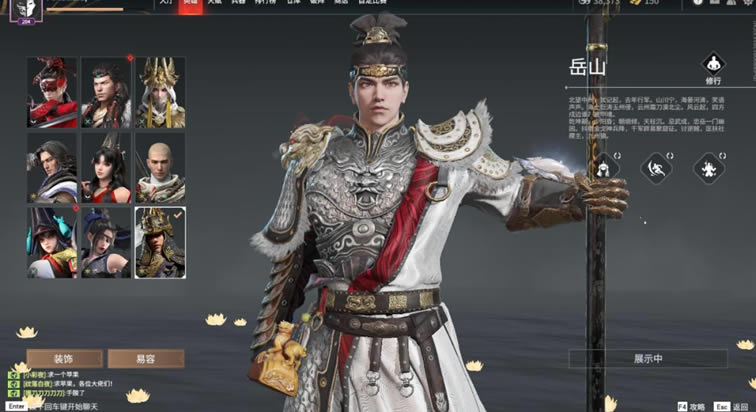Open the 易容 appearance button
This screenshot has height=412, width=756.
(145, 358)
